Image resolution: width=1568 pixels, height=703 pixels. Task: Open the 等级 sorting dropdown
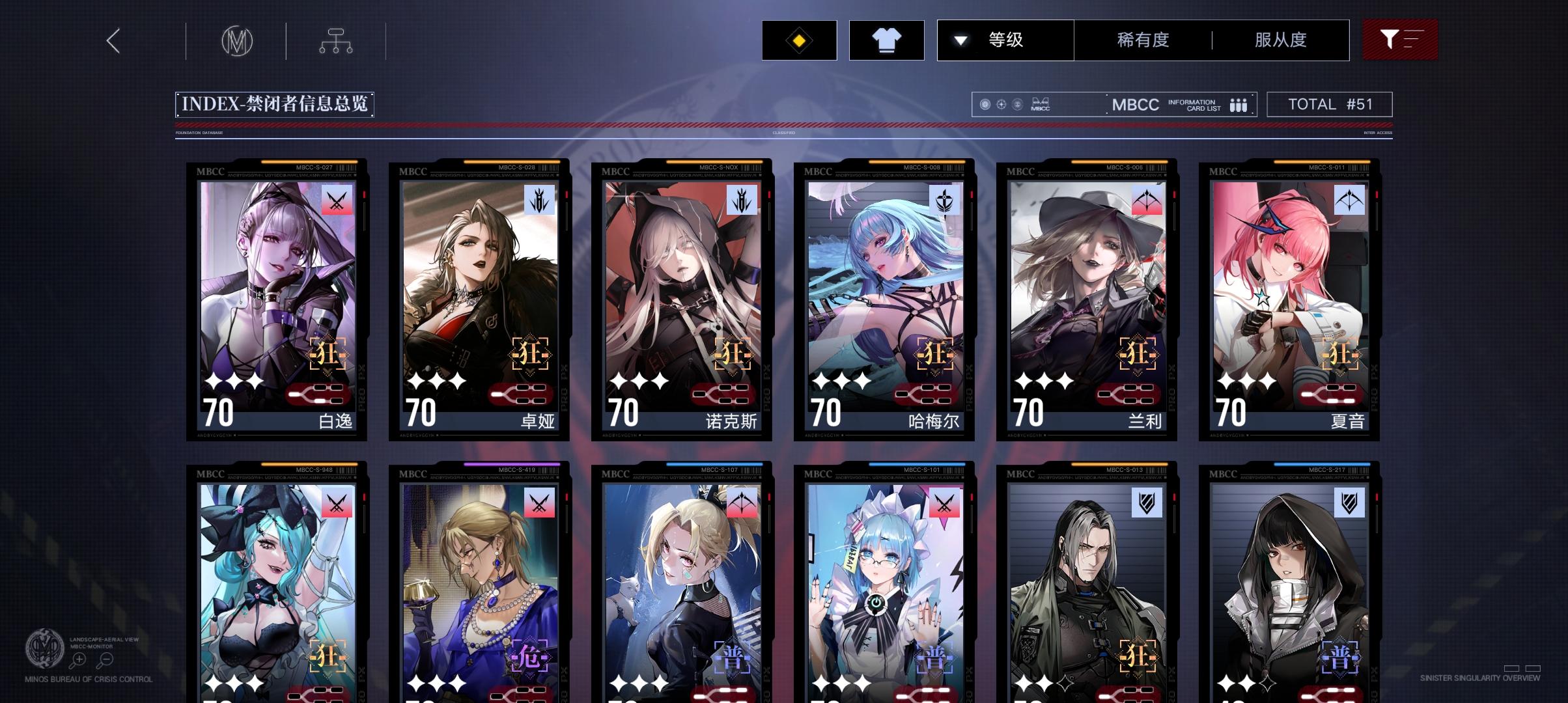[x=1006, y=40]
